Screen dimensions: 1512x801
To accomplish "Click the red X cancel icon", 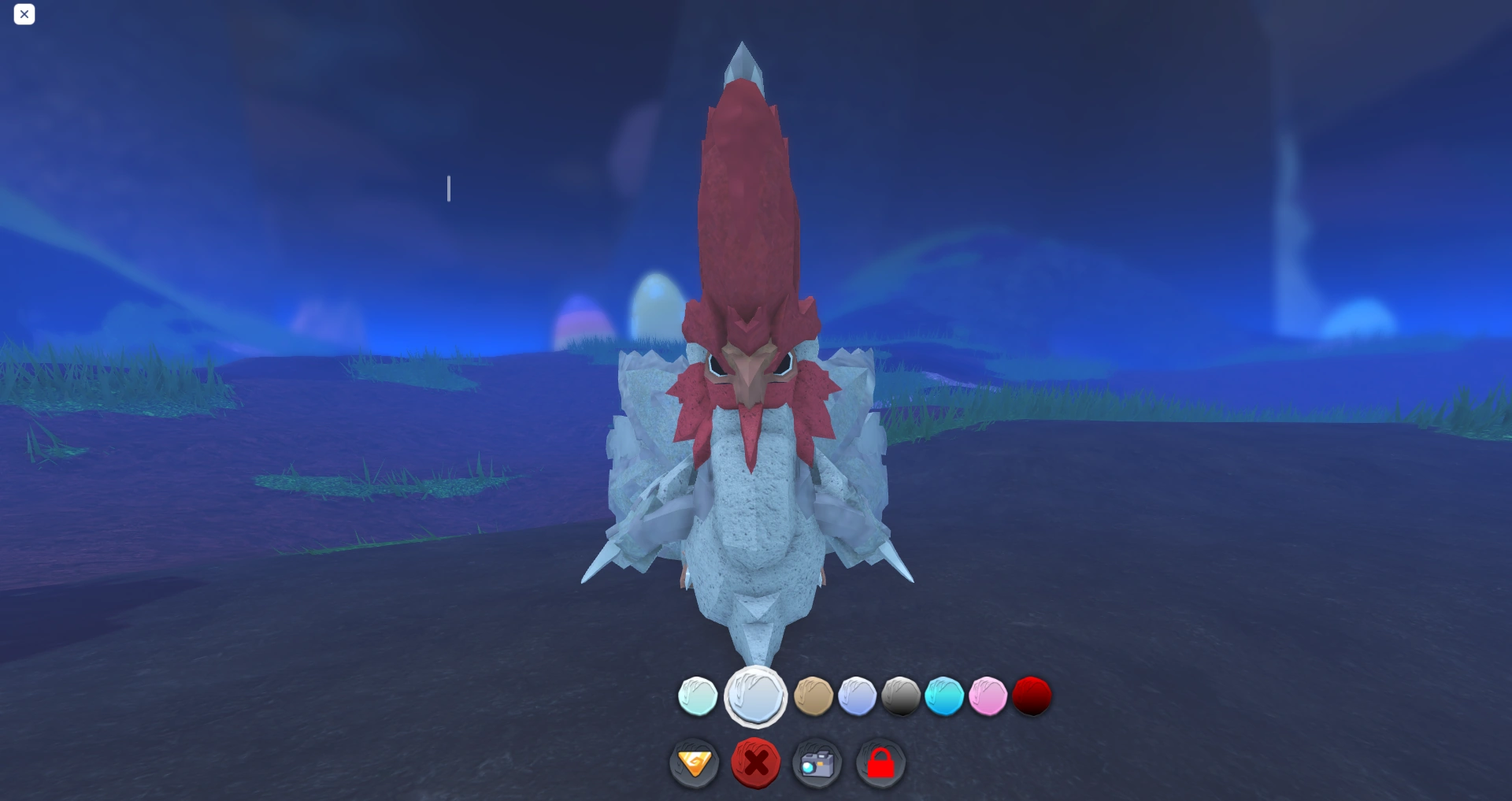I will pyautogui.click(x=755, y=762).
